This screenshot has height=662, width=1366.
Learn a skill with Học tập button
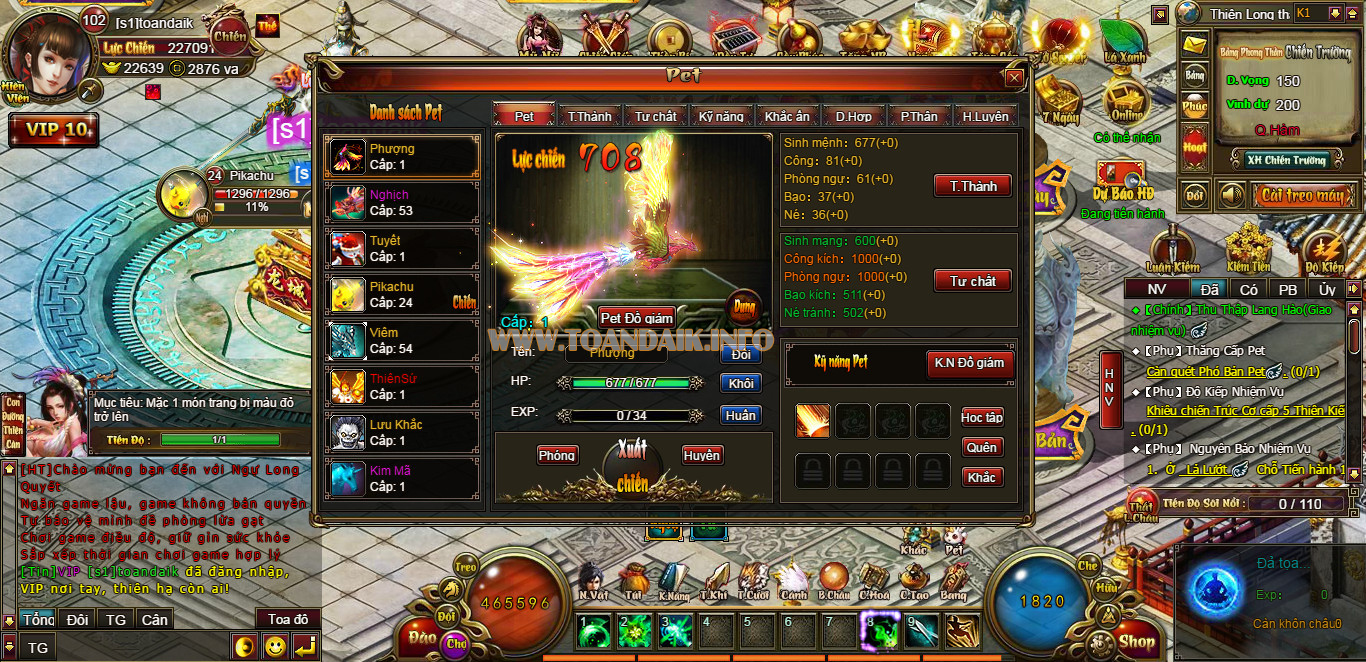tap(982, 417)
